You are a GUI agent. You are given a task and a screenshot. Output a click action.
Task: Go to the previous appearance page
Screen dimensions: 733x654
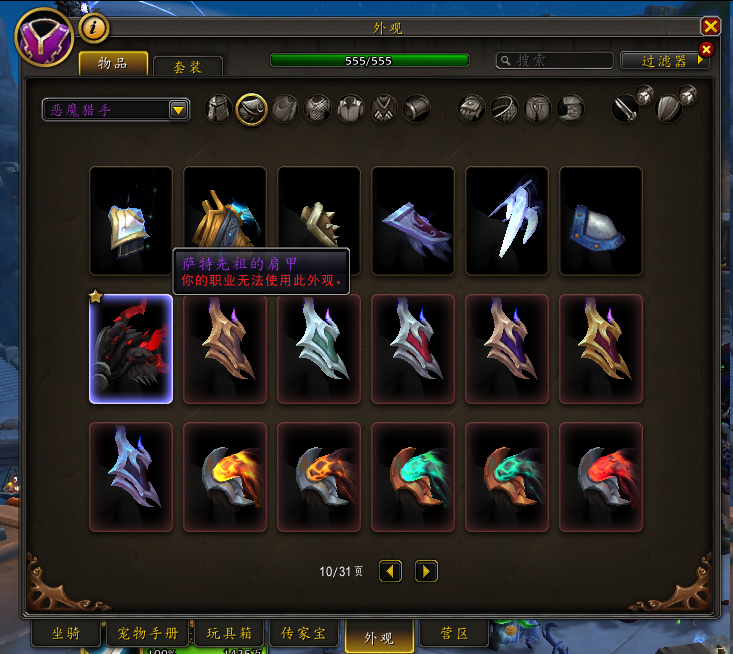click(x=390, y=571)
